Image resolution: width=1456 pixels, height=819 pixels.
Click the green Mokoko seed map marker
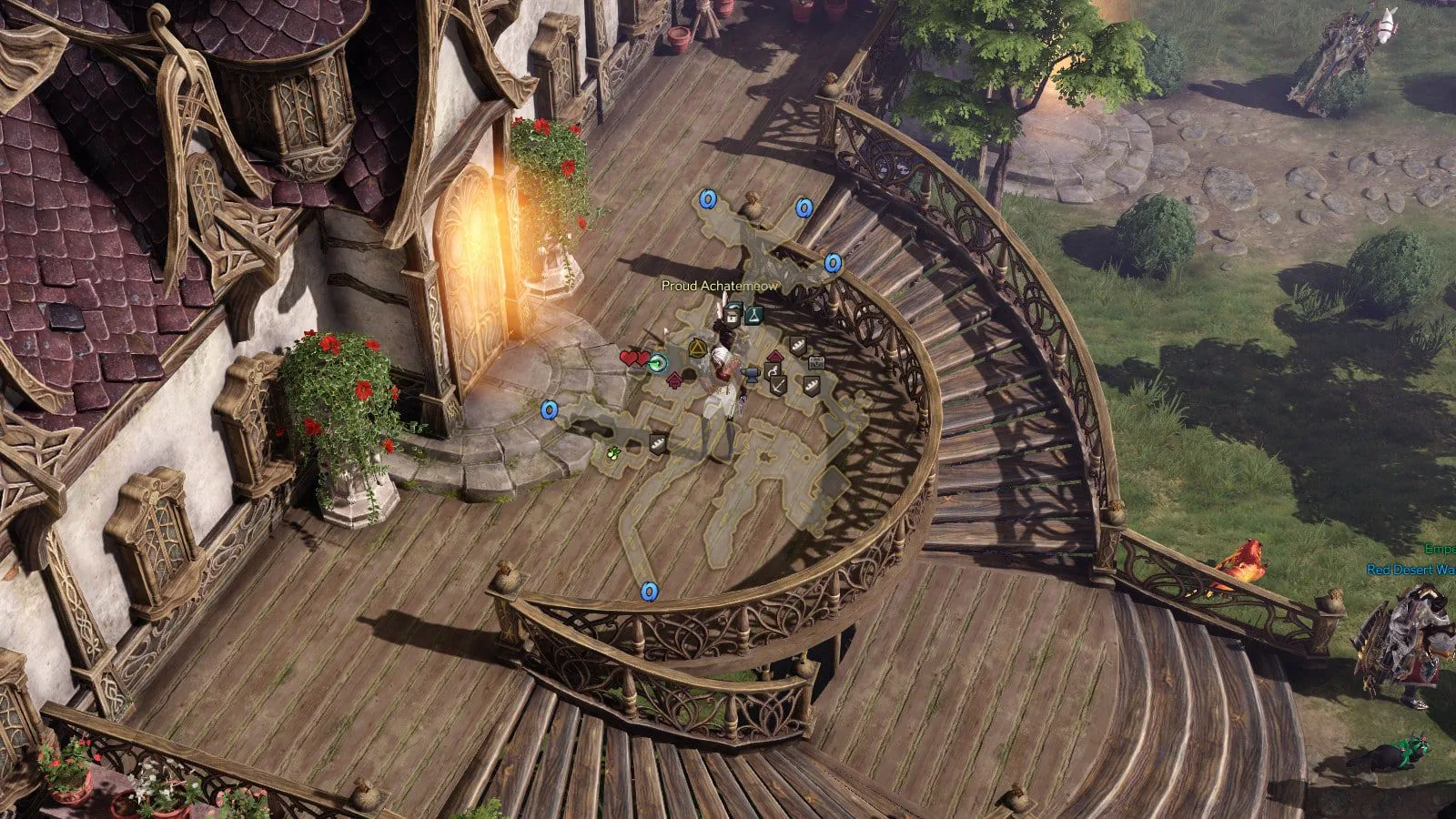point(613,451)
